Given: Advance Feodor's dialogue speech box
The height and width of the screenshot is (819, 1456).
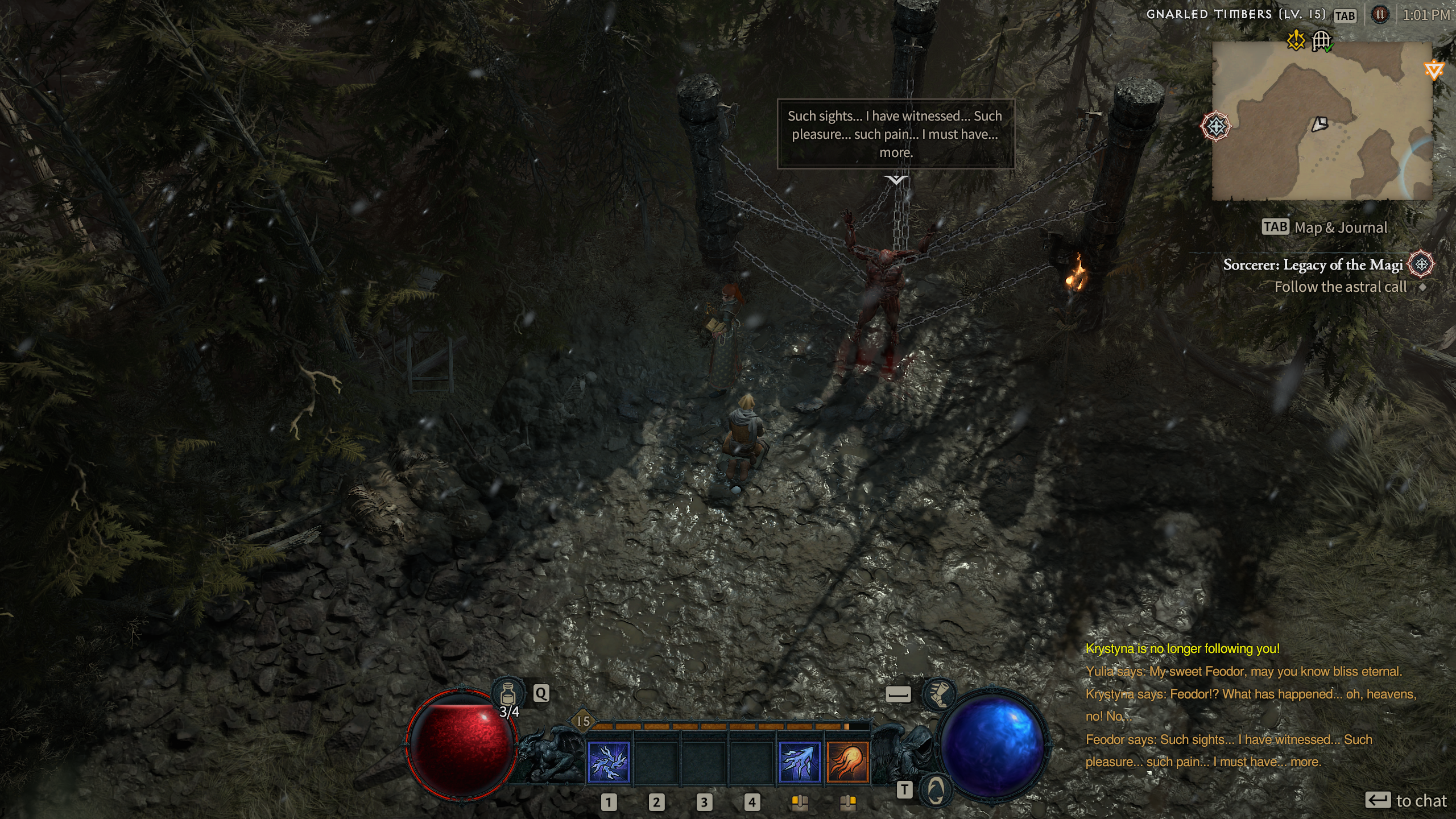Looking at the screenshot, I should [x=896, y=134].
